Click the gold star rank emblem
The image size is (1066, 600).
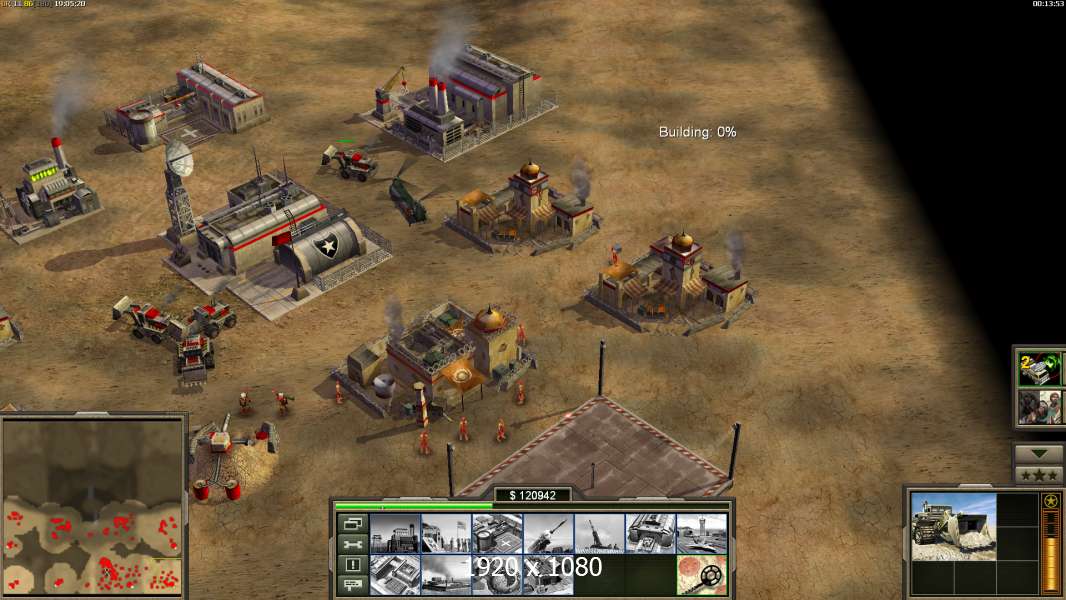click(x=1050, y=501)
